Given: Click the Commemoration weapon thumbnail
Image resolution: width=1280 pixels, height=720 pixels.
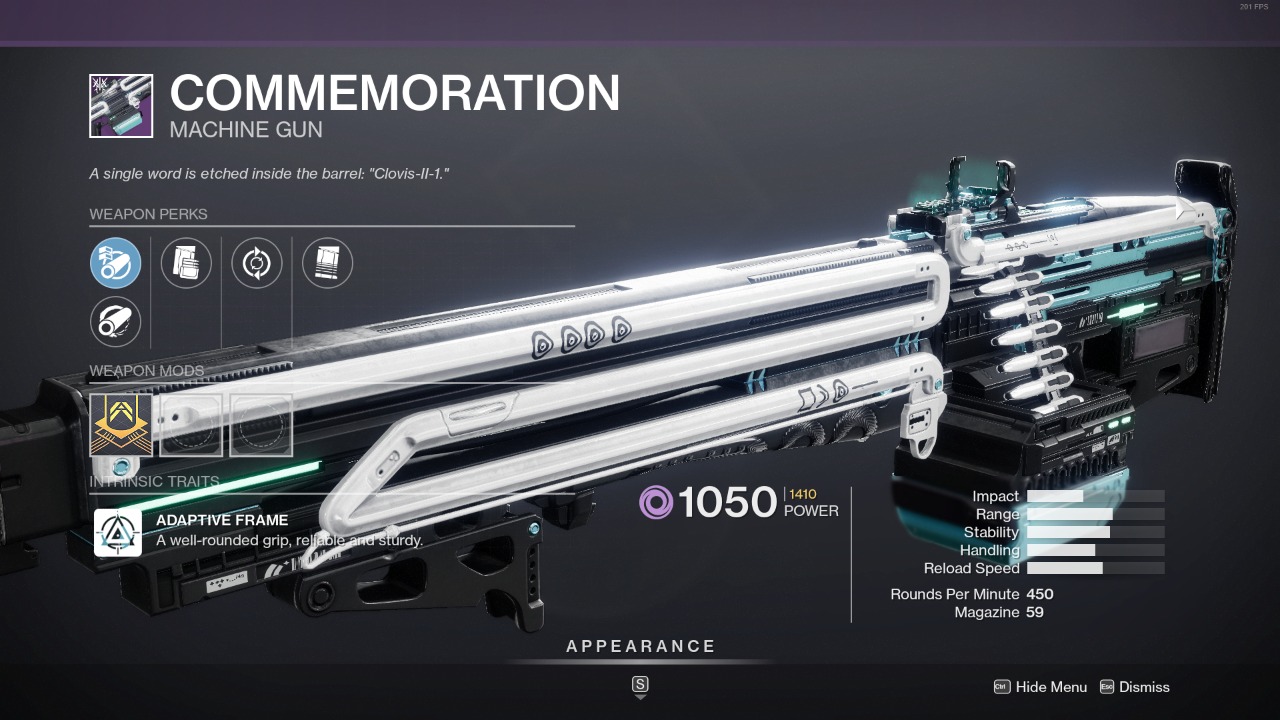Looking at the screenshot, I should (x=121, y=106).
